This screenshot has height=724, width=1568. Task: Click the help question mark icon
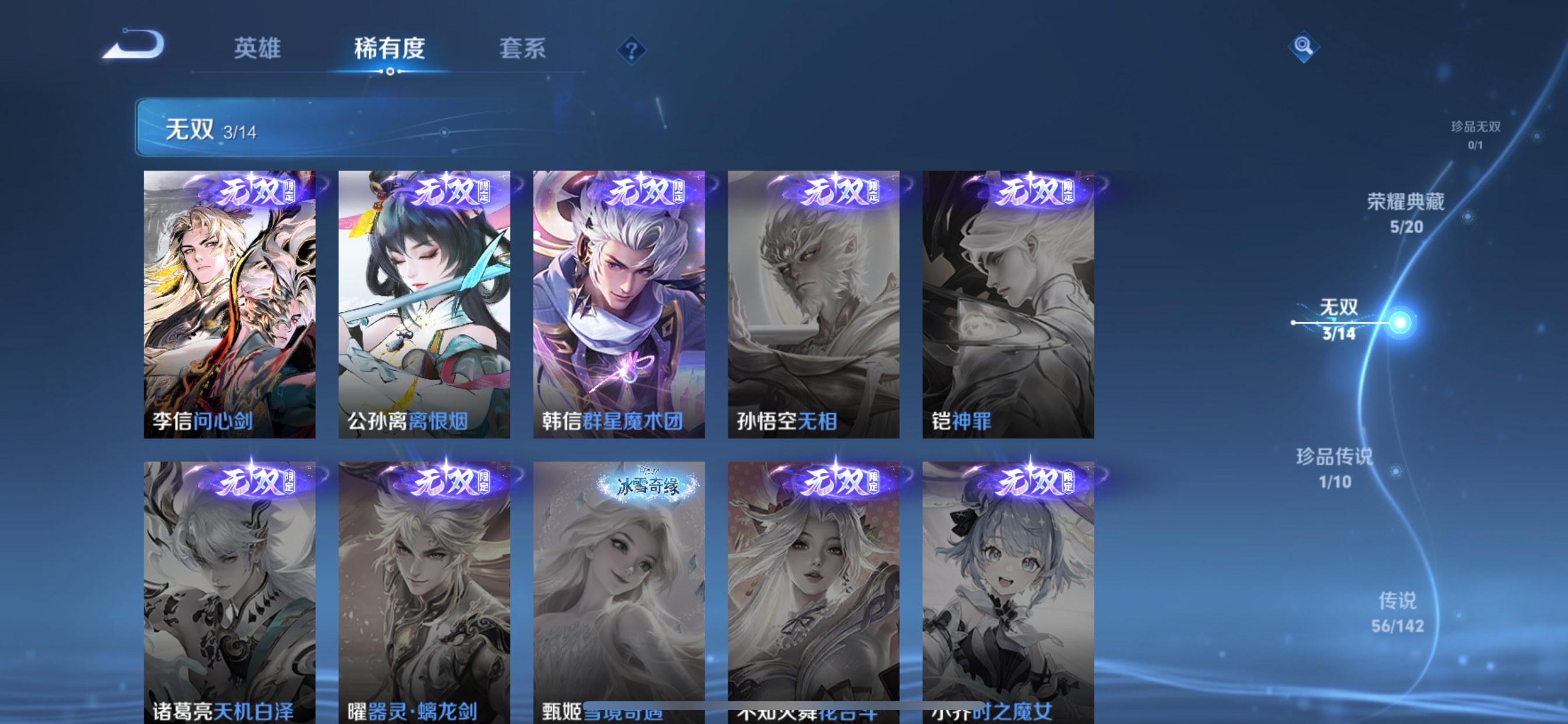coord(633,50)
